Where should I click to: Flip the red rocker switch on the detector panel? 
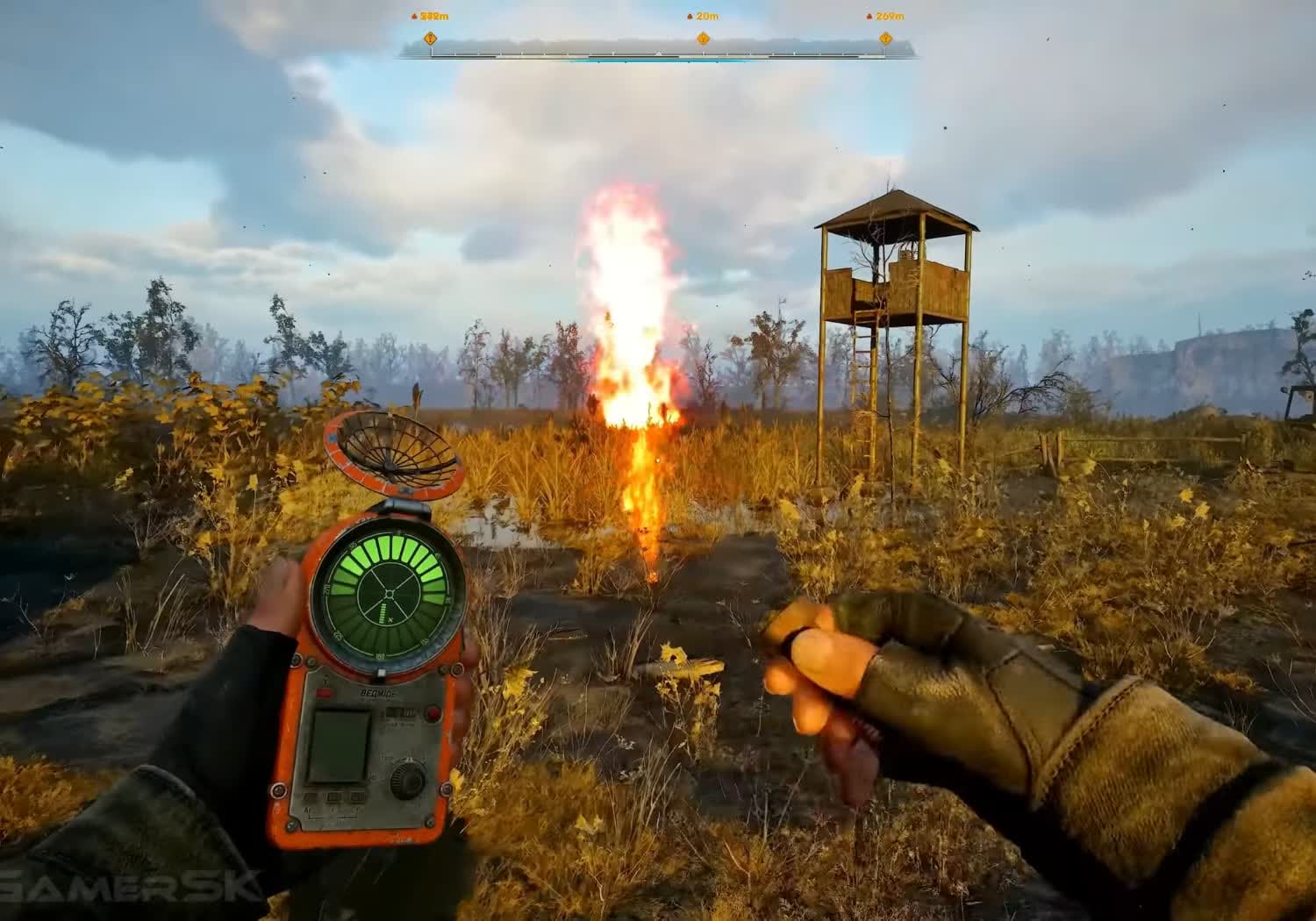325,693
